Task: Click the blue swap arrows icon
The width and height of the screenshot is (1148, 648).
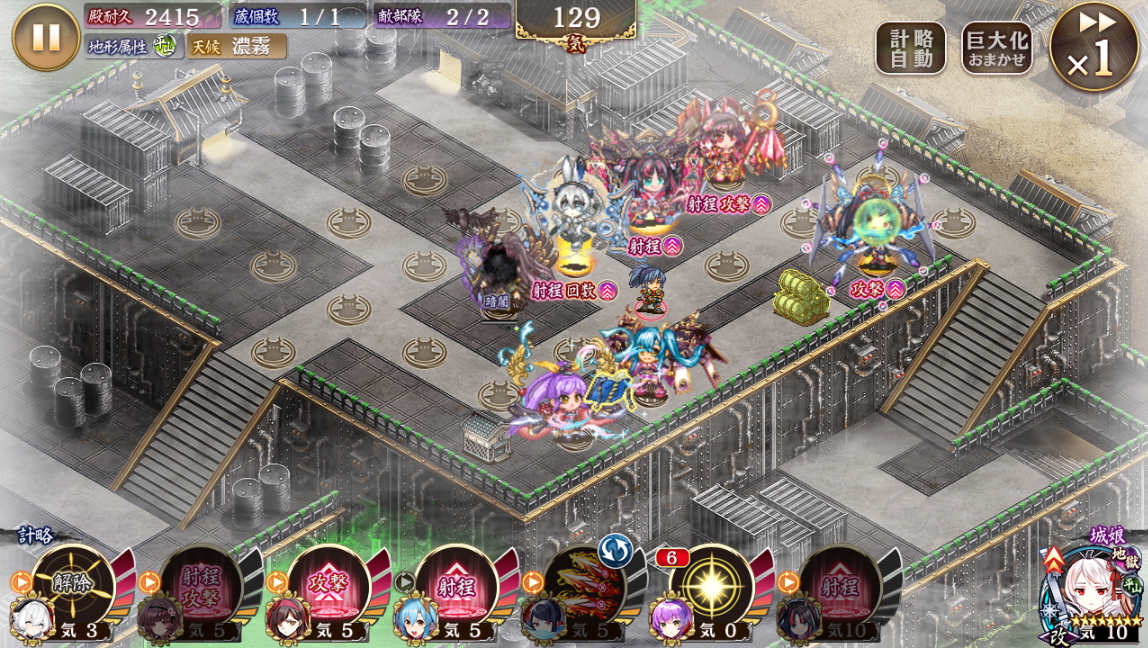Action: (615, 551)
